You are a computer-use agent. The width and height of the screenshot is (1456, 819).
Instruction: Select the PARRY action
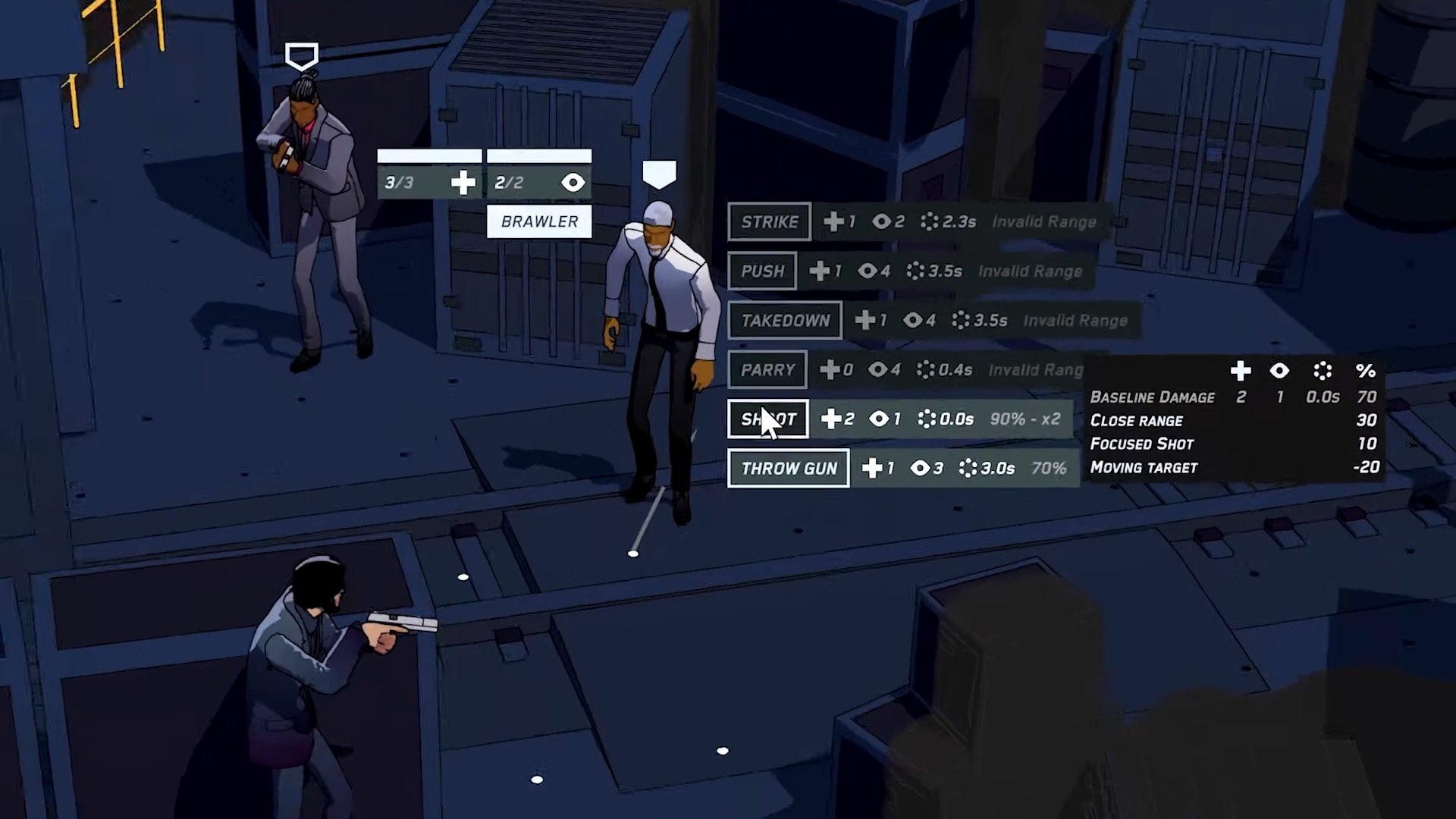(767, 369)
